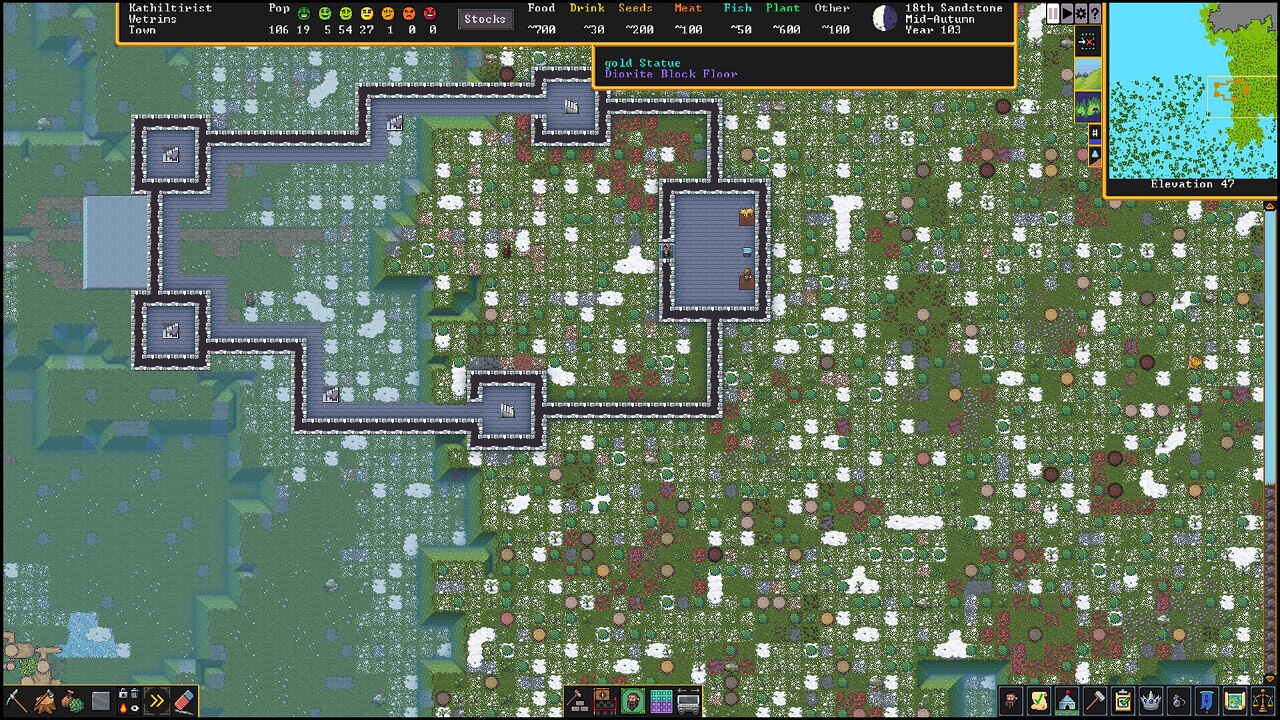Open the Stocks overview button
This screenshot has width=1280, height=720.
coord(485,18)
